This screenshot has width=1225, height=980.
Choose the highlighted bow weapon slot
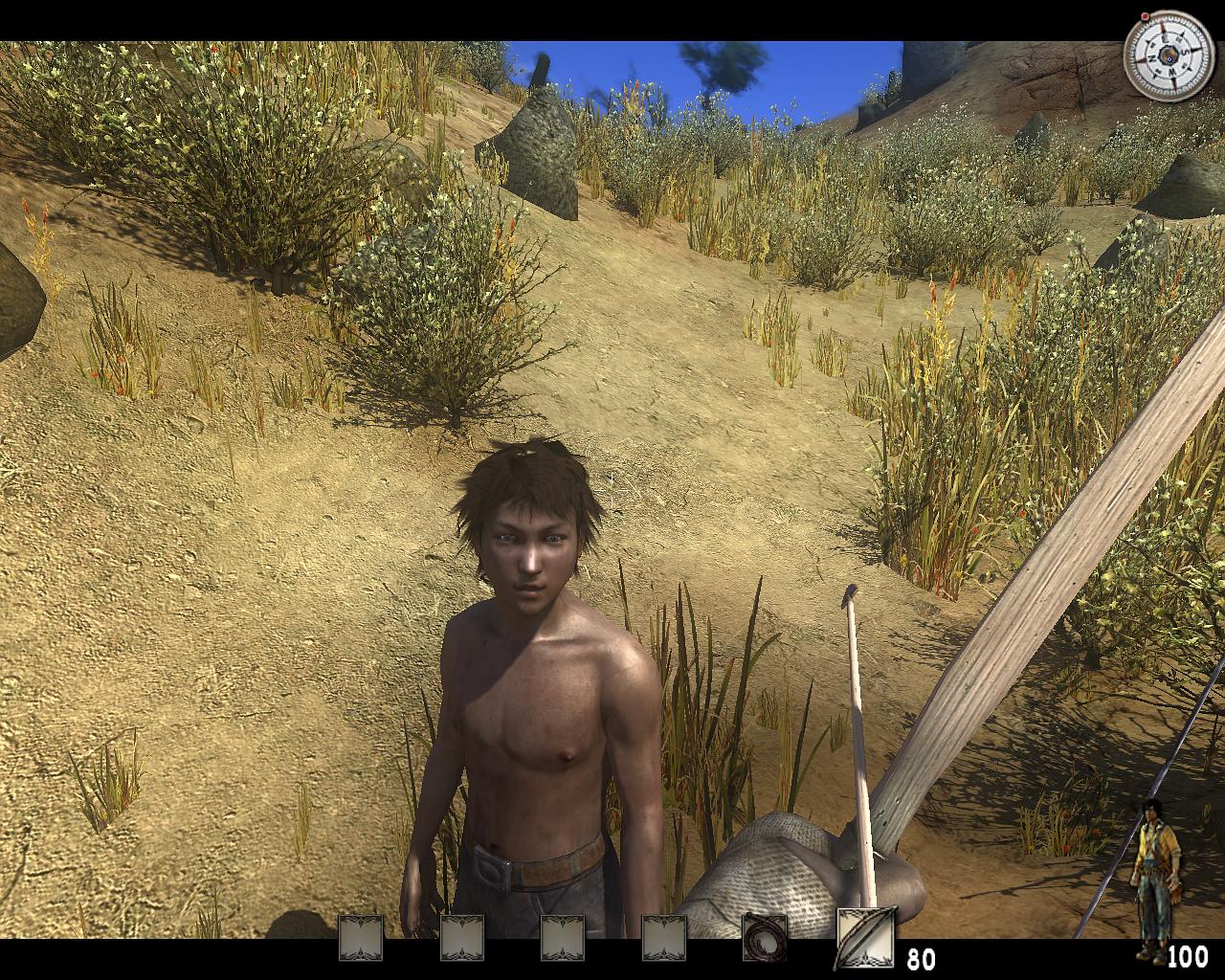tap(866, 935)
